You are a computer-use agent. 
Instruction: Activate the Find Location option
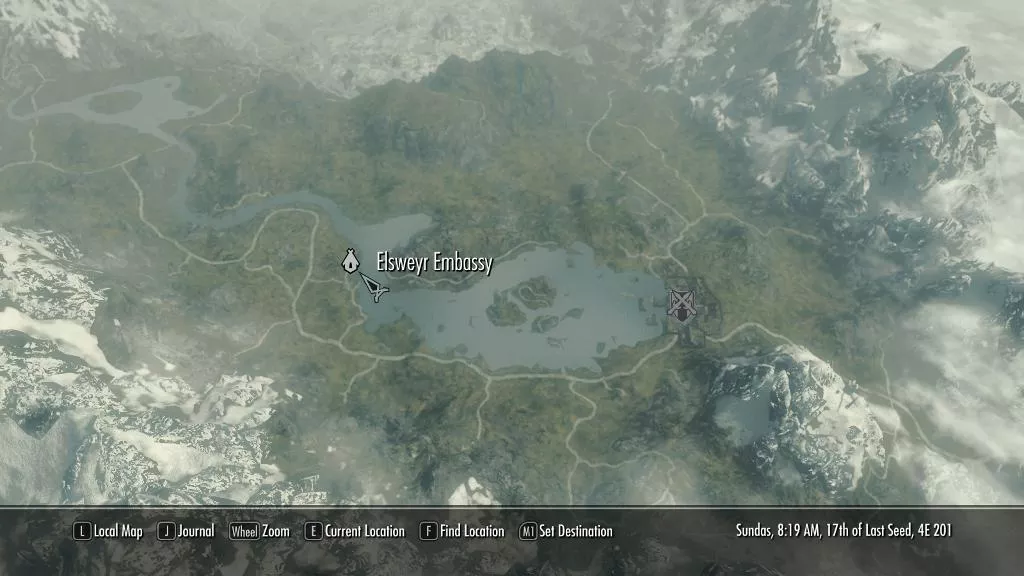pyautogui.click(x=462, y=531)
